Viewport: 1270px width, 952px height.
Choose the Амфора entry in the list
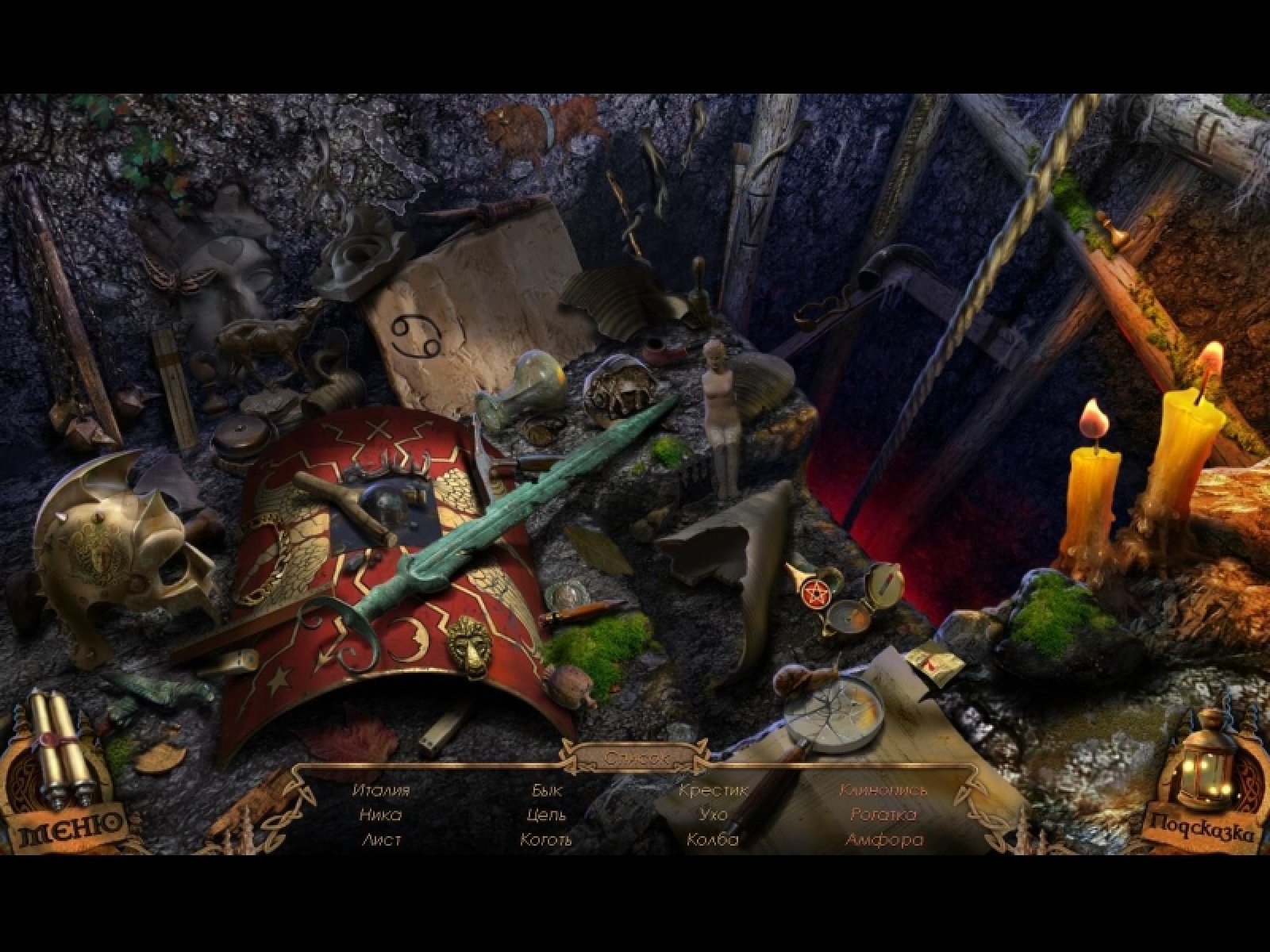(884, 839)
